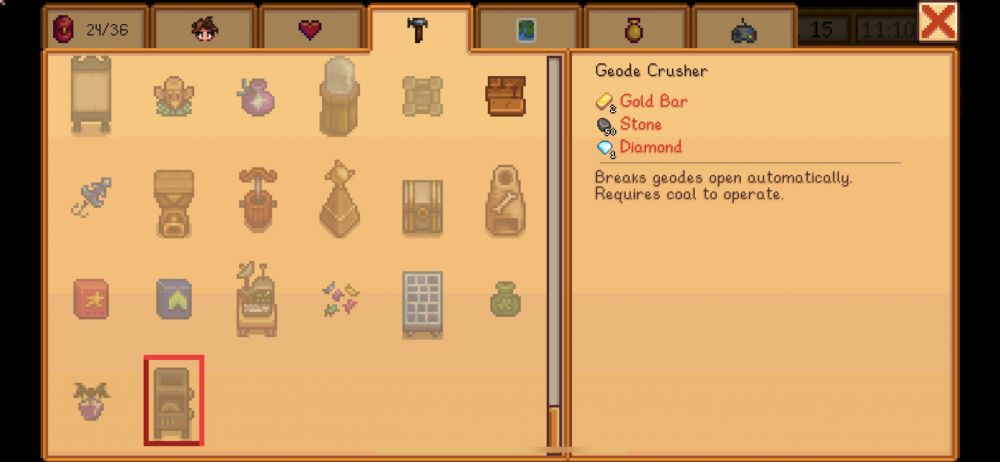Choose the green fertilizer bag recipe

(x=507, y=298)
